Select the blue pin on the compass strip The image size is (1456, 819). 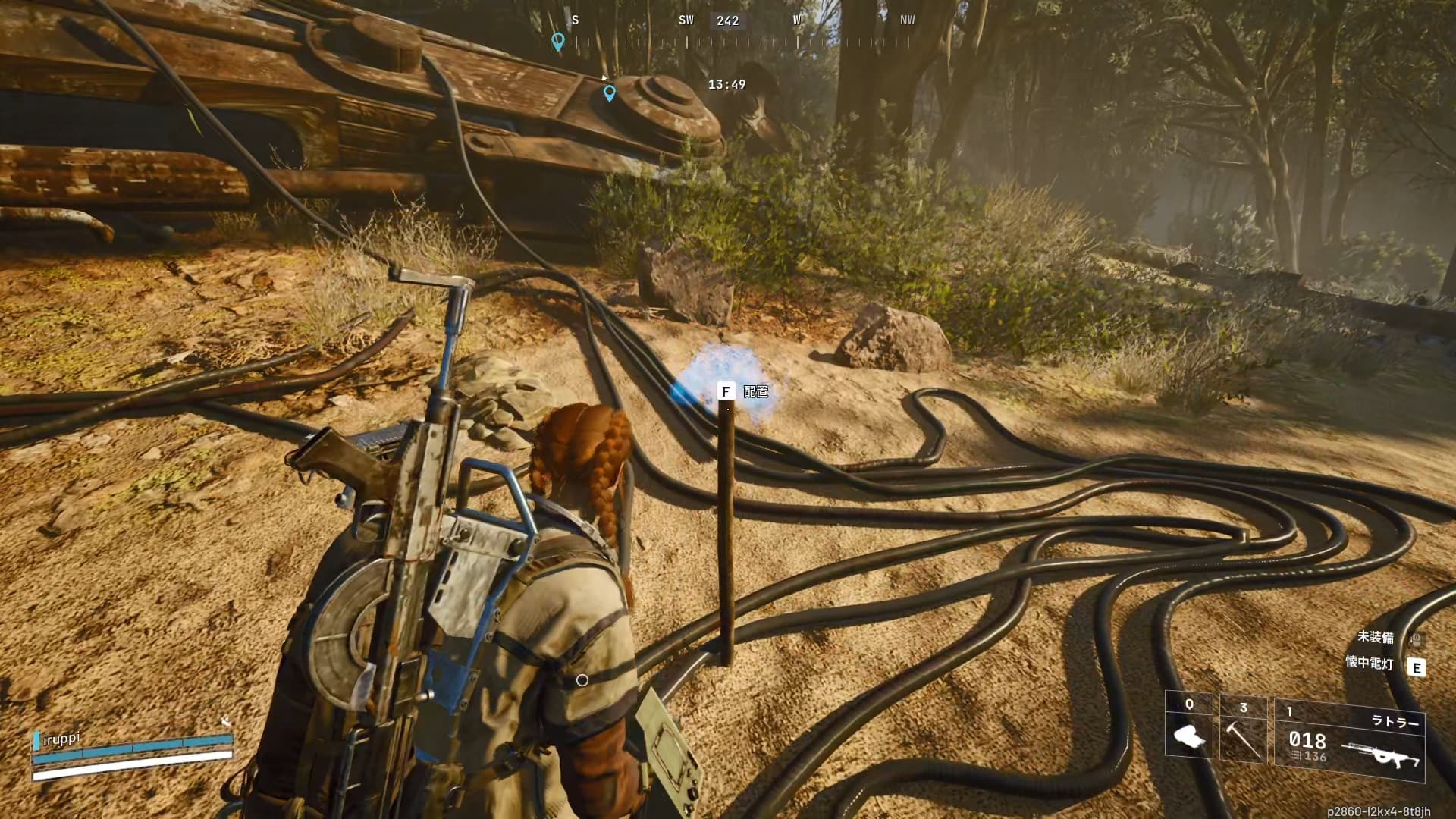(x=558, y=41)
